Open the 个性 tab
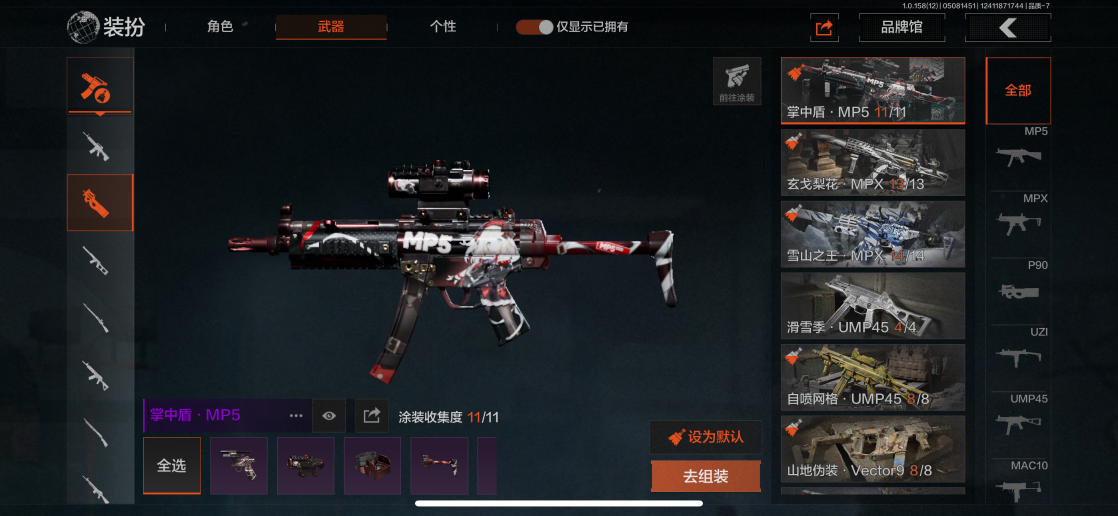The height and width of the screenshot is (516, 1118). pos(443,27)
